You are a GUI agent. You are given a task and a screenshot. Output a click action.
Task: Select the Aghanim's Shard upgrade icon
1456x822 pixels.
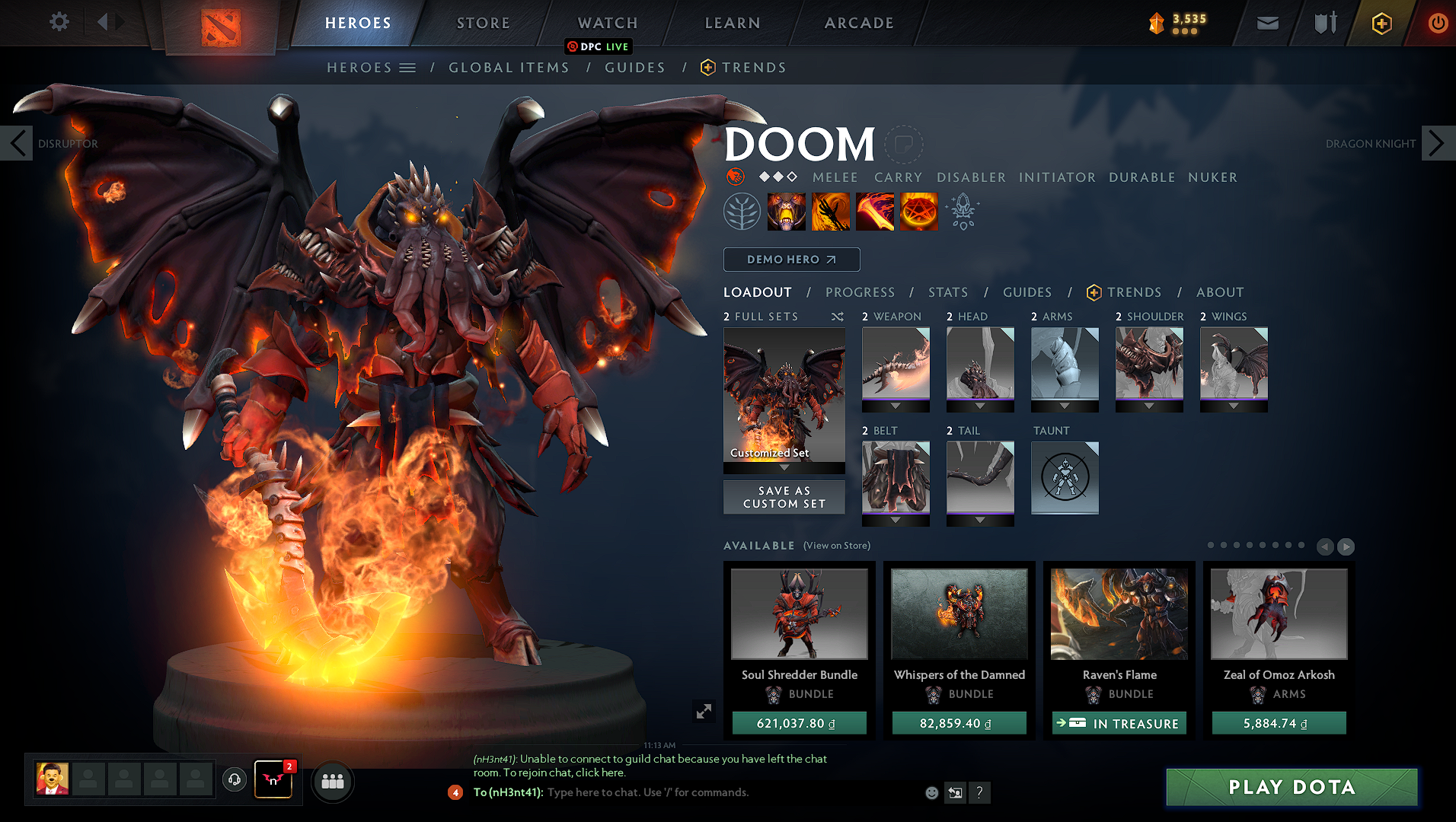pos(963,213)
